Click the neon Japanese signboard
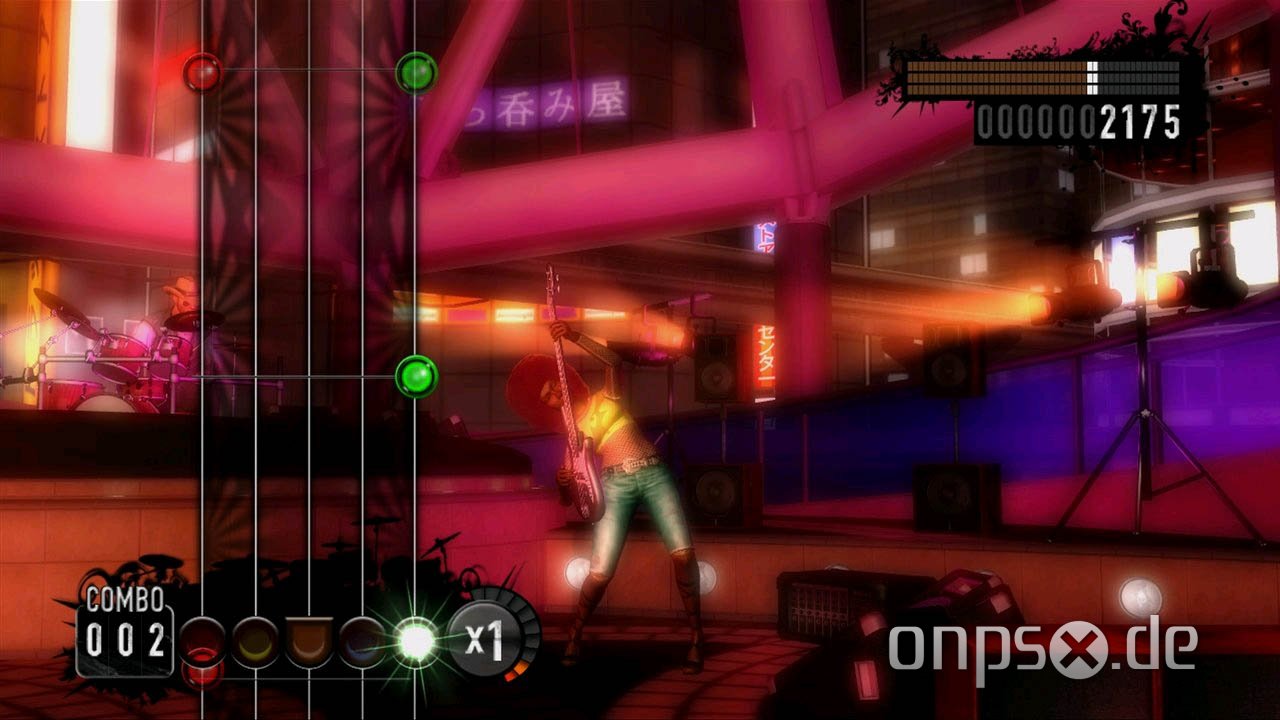Screen dimensions: 1280x720 click(x=545, y=105)
